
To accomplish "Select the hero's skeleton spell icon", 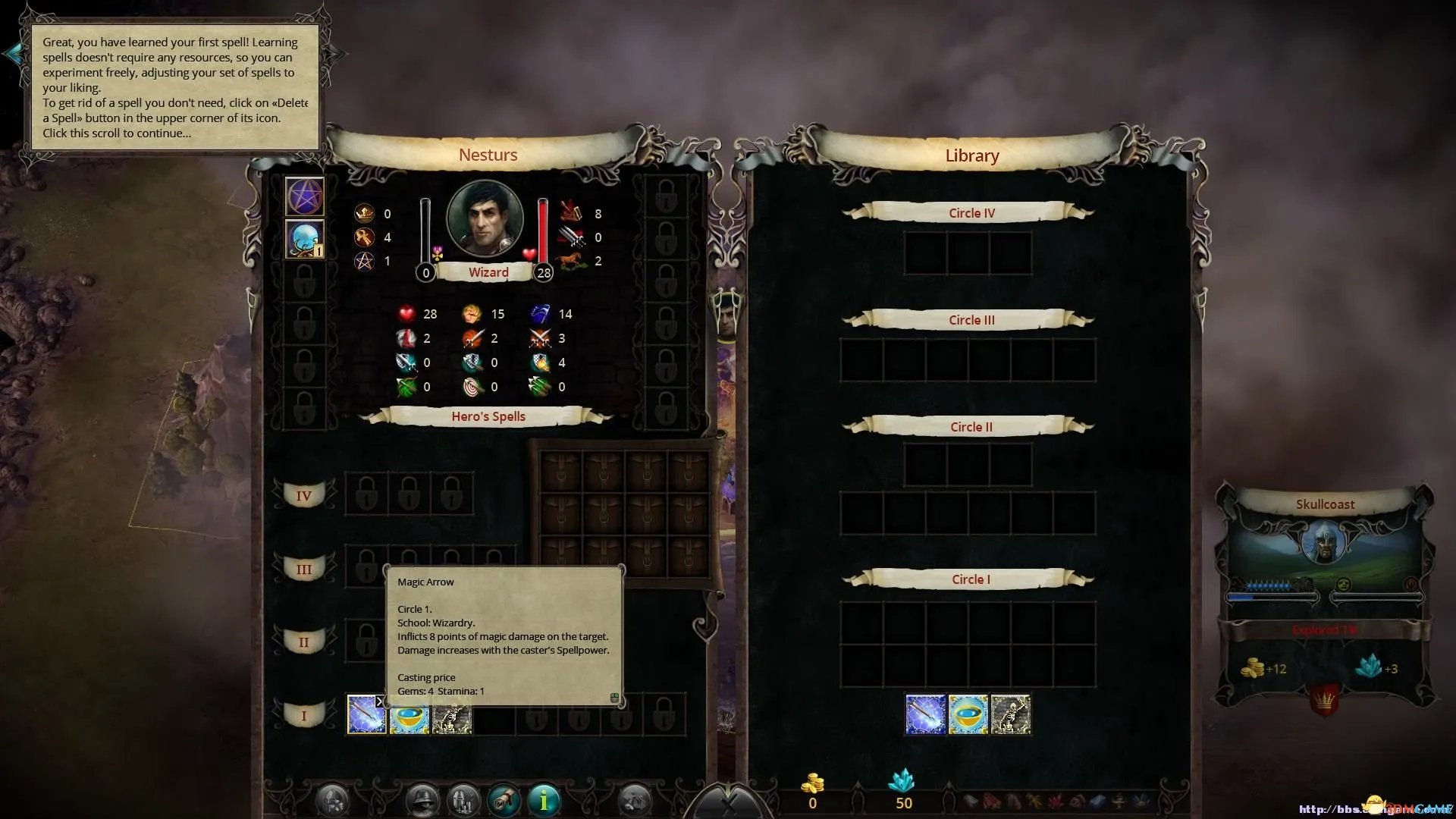I will click(x=452, y=717).
